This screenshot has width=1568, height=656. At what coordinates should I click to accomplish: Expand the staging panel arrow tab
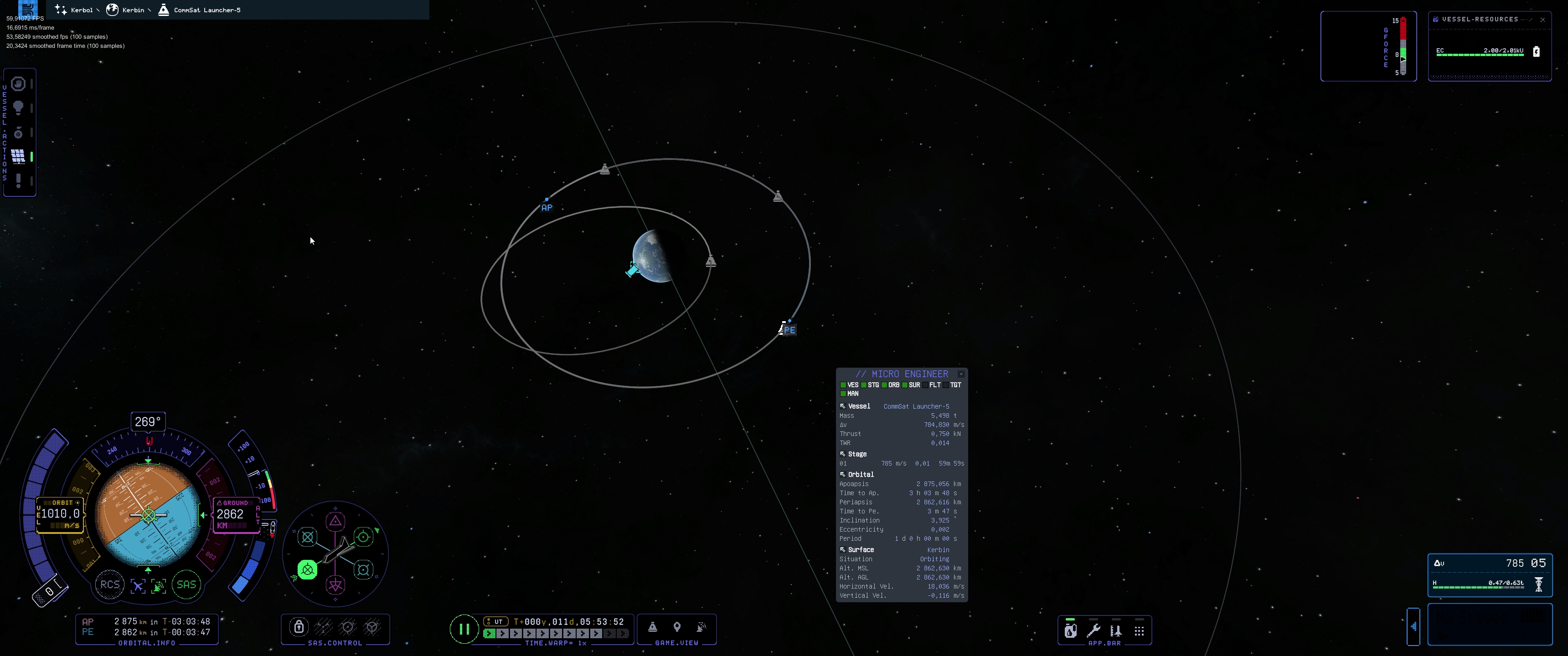pos(1413,626)
